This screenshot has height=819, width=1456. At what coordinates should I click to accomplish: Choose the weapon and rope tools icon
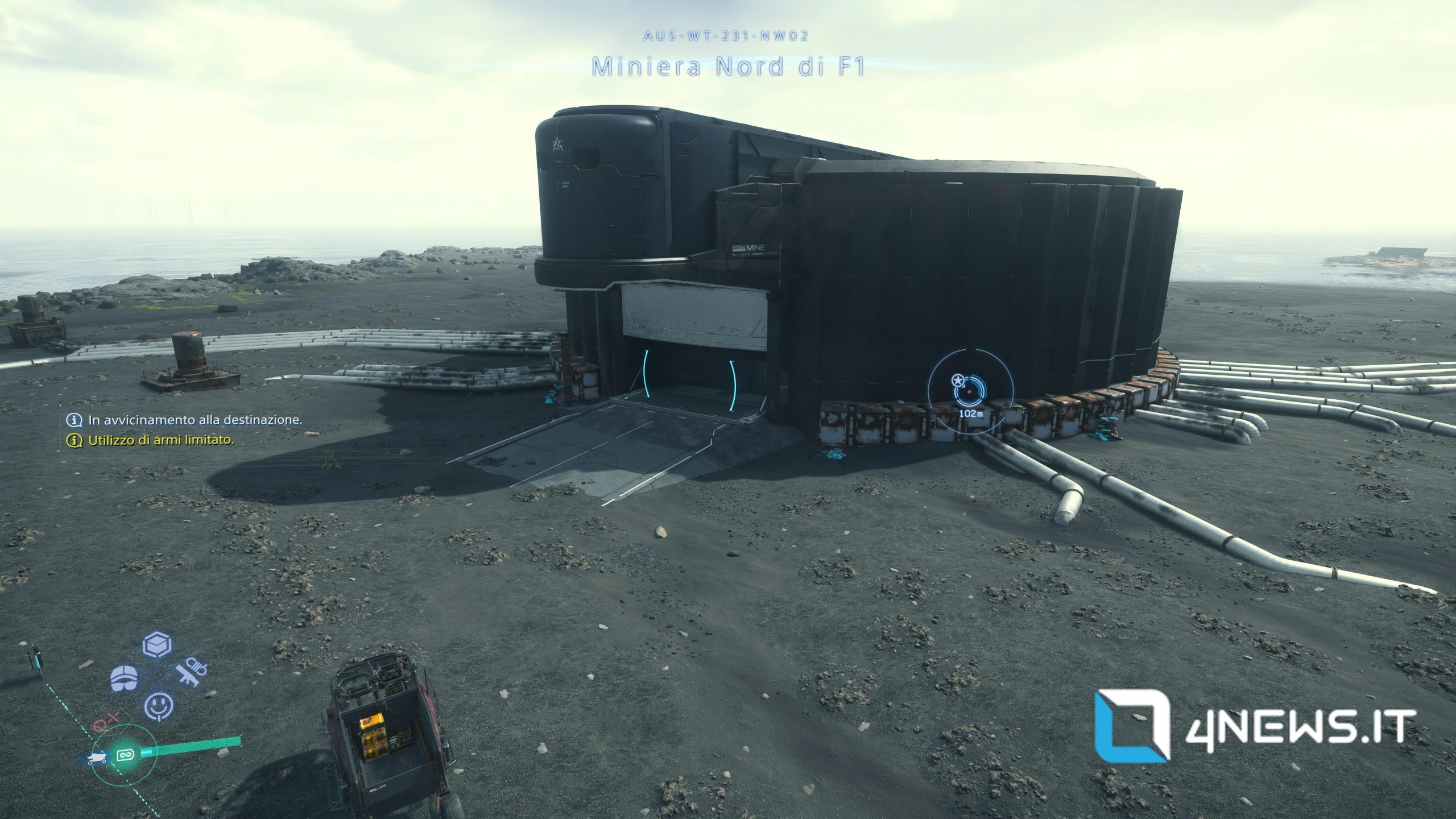191,673
